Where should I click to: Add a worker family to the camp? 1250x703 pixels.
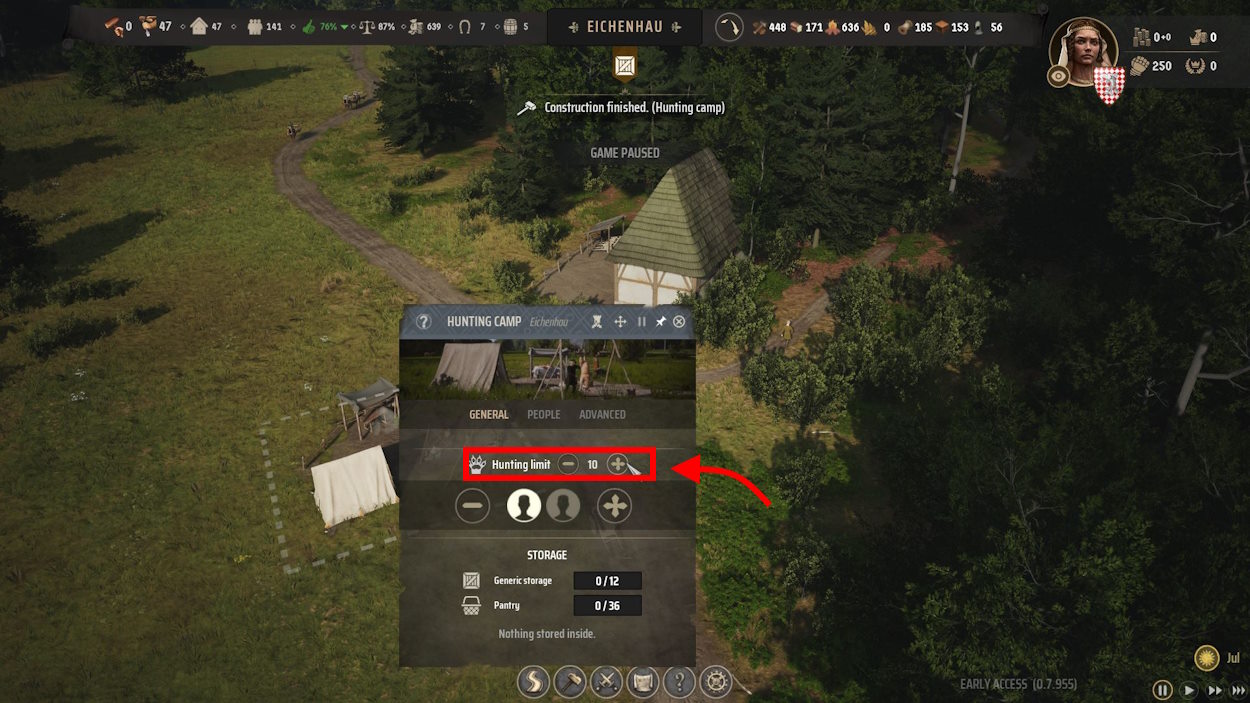(x=614, y=506)
